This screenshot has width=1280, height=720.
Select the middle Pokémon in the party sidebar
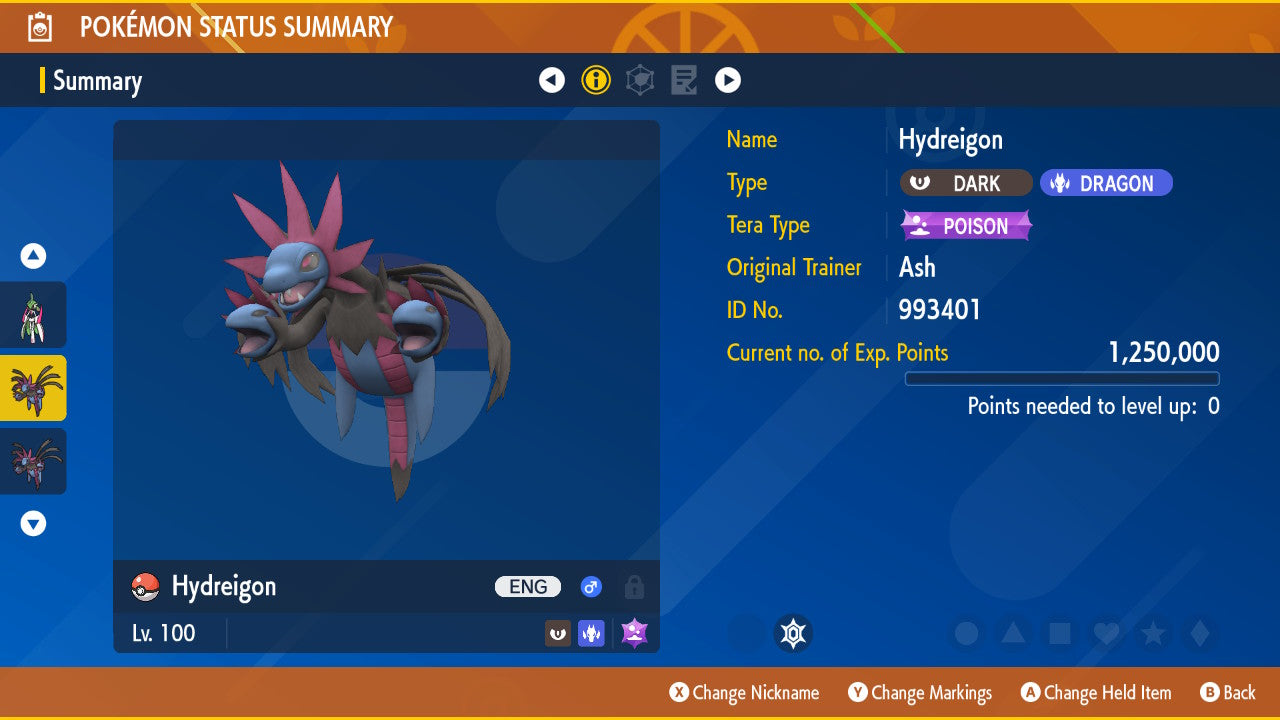34,388
